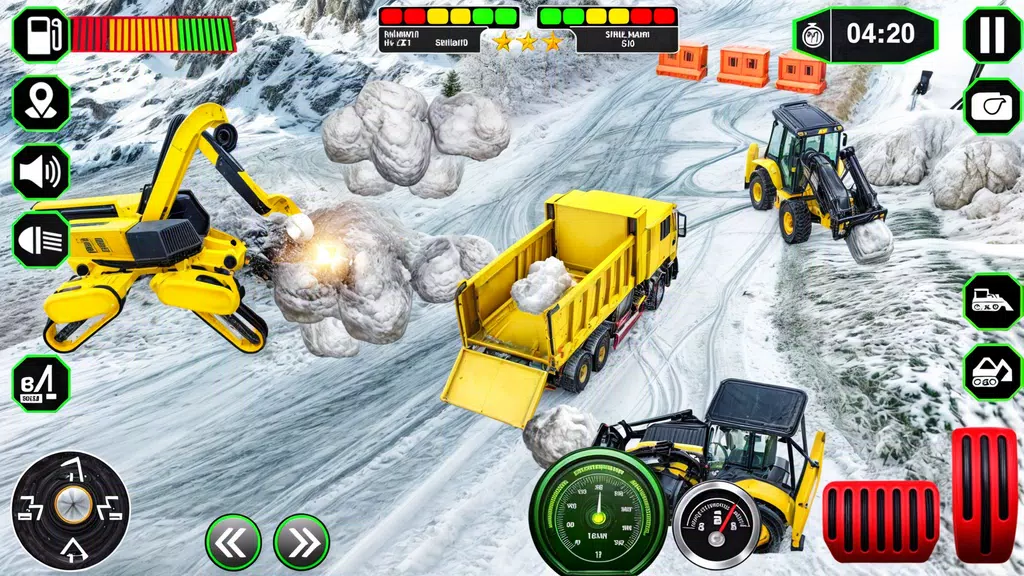Screen dimensions: 1024x576
Task: Select the bulldozer vehicle icon
Action: [991, 301]
